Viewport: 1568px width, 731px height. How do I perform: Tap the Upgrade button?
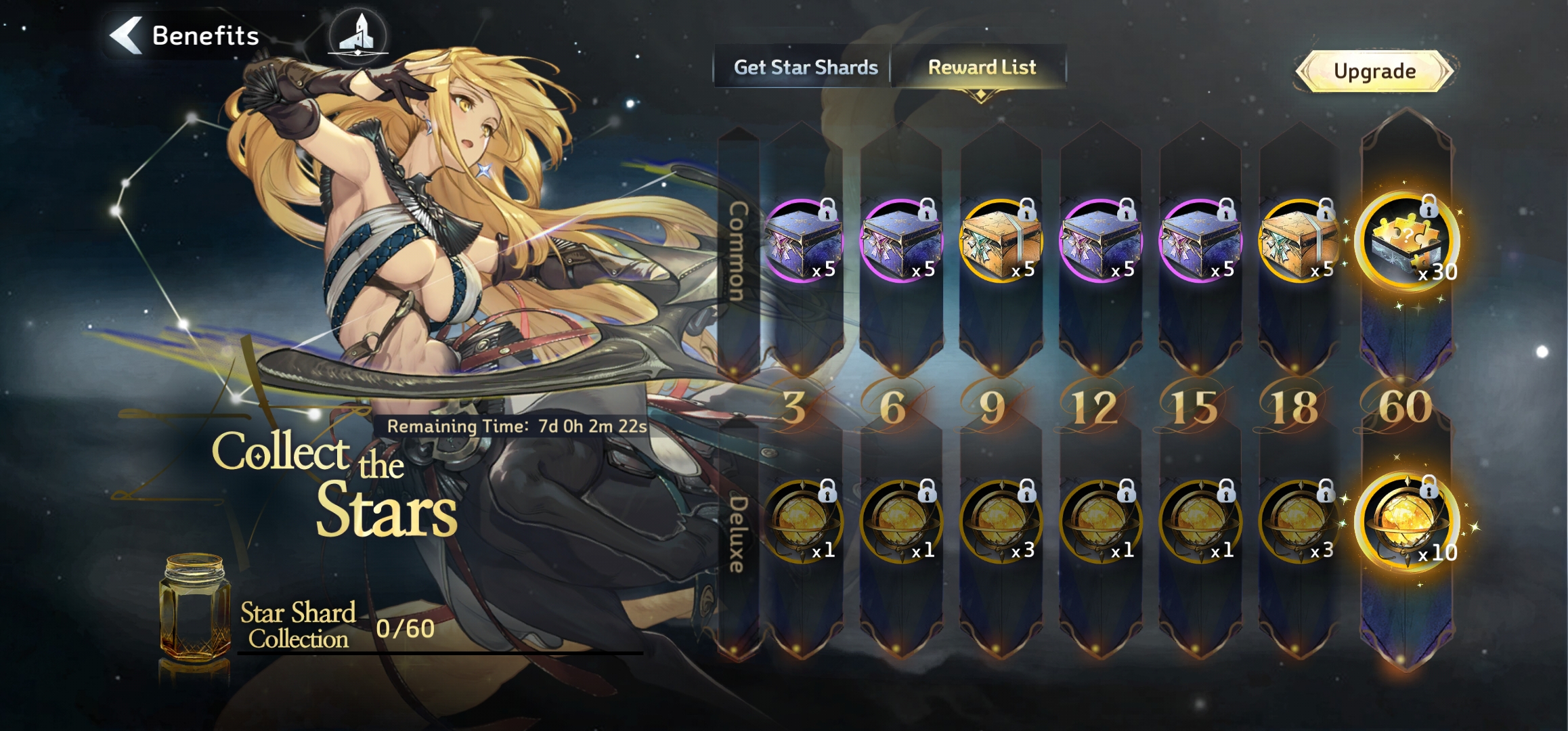1374,71
